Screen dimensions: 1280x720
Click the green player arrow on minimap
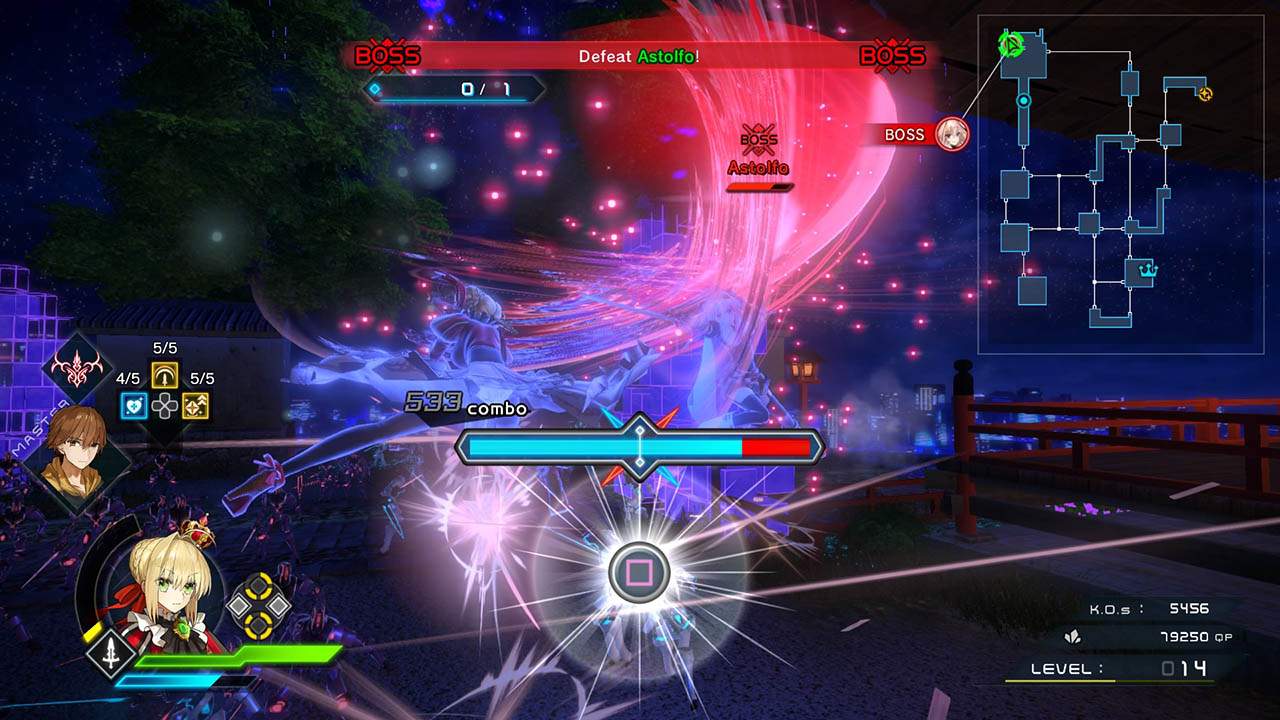(1011, 44)
